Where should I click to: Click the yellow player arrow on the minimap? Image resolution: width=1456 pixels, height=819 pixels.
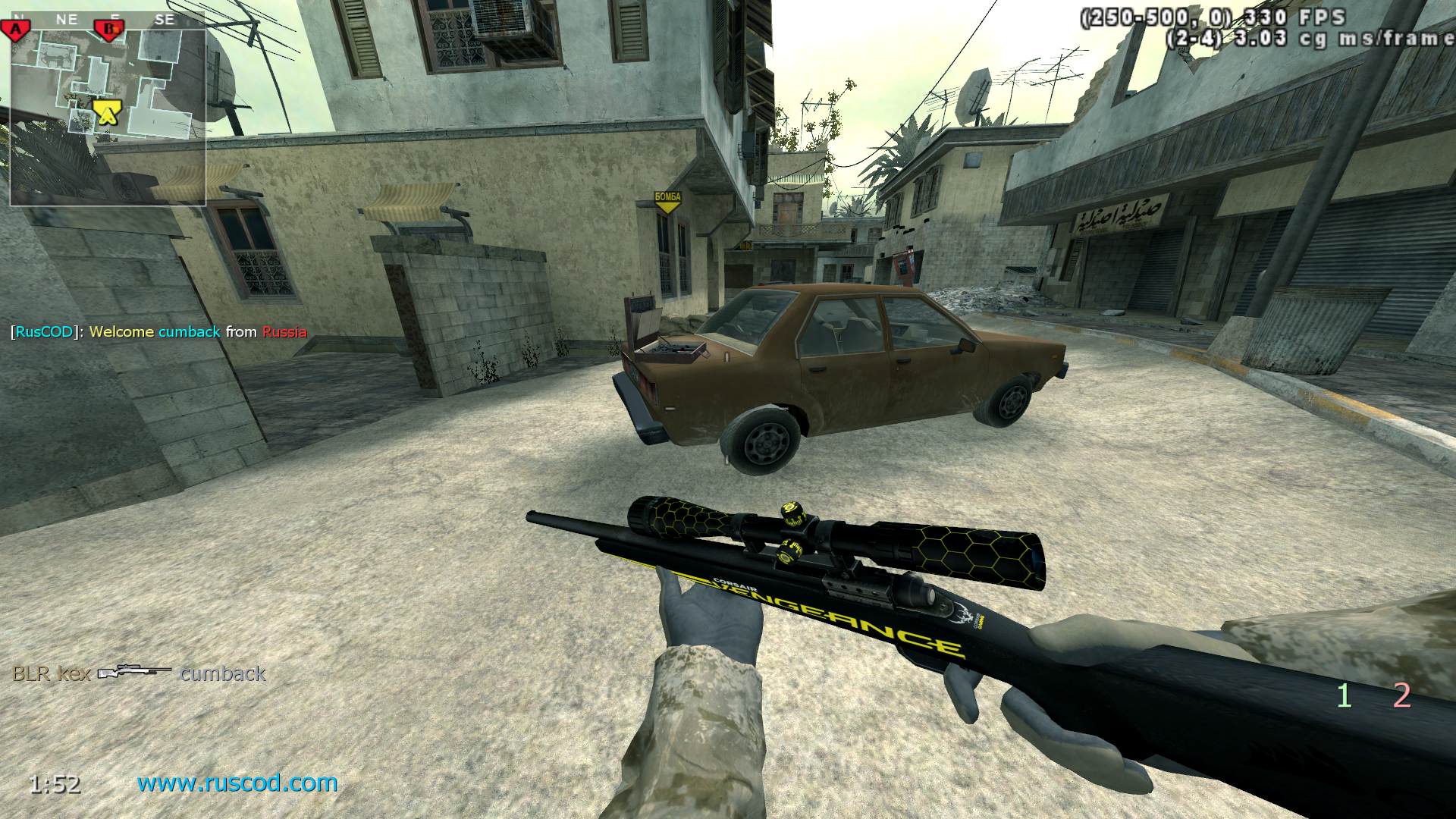[107, 112]
